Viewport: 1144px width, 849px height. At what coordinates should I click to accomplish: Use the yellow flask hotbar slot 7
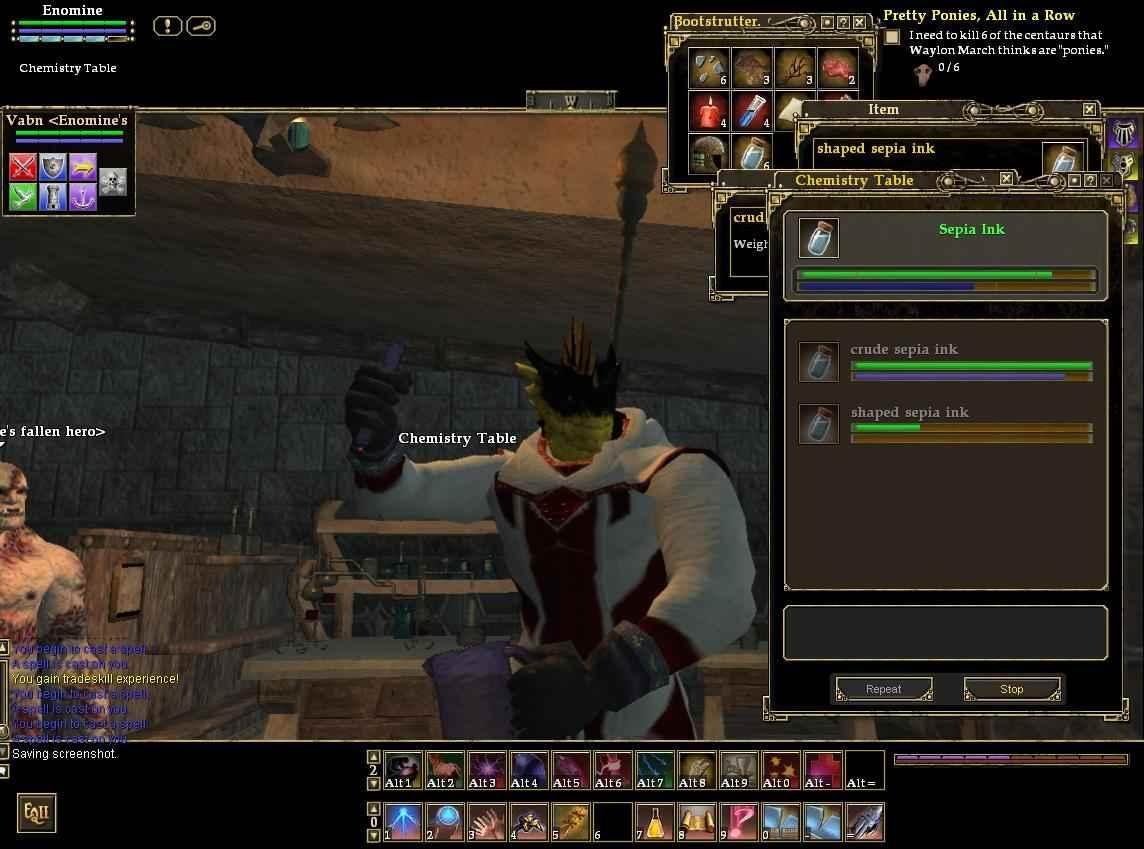tap(655, 822)
